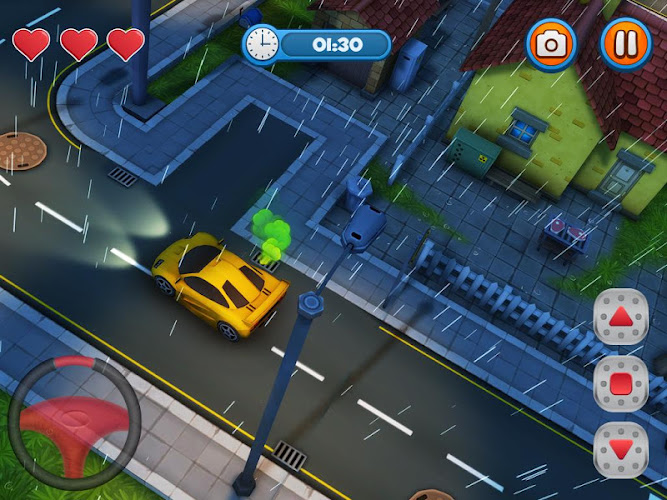This screenshot has height=500, width=667.
Task: Hit the red square brake button
Action: pyautogui.click(x=621, y=383)
